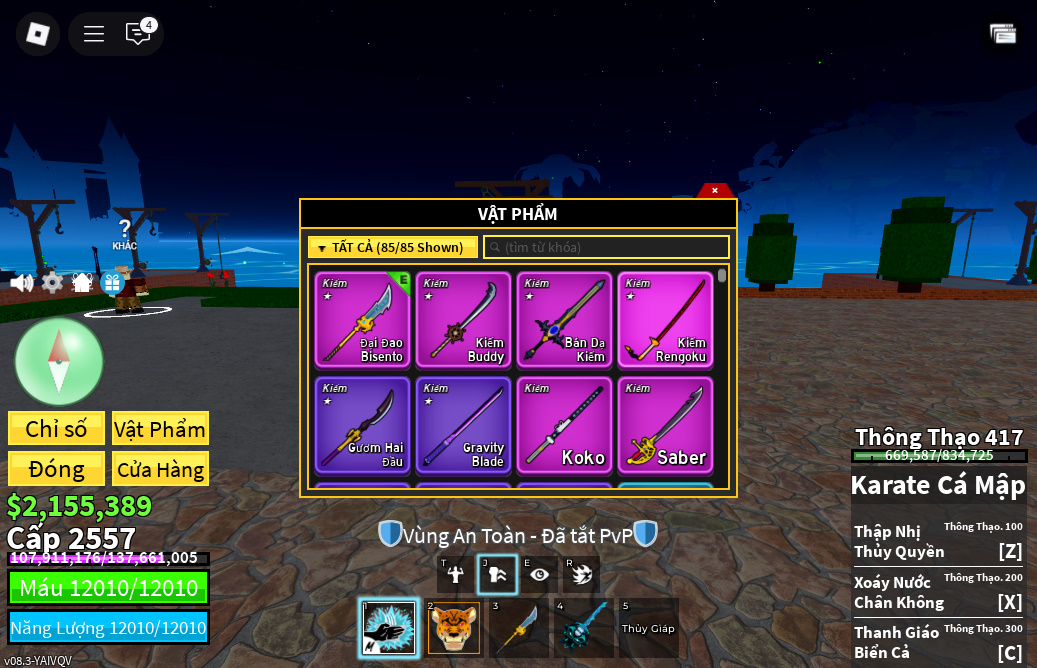
Task: Click the yellow Vật Phẩm button
Action: 160,429
